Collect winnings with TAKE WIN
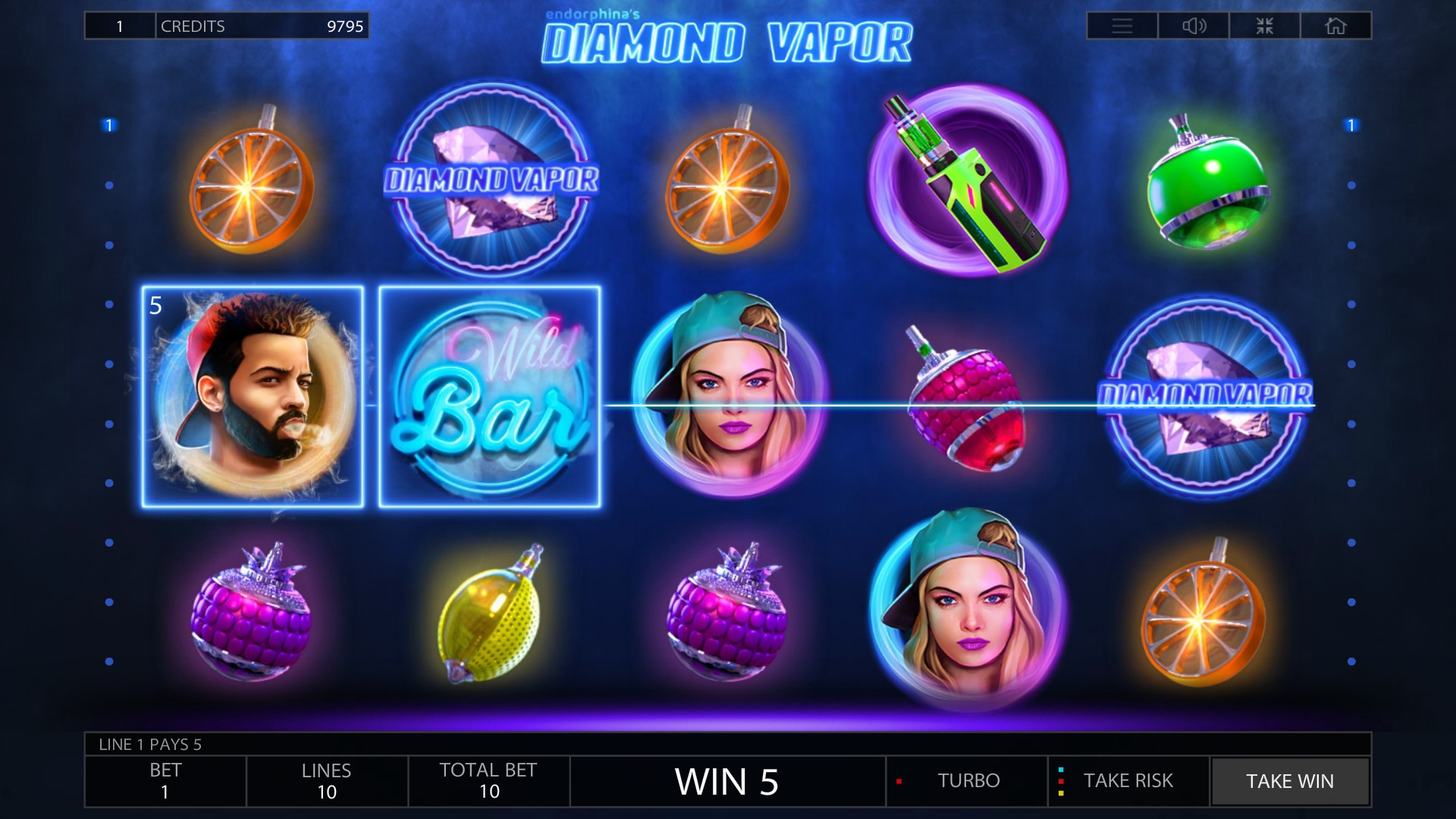Screen dimensions: 1456x819 [x=1290, y=781]
